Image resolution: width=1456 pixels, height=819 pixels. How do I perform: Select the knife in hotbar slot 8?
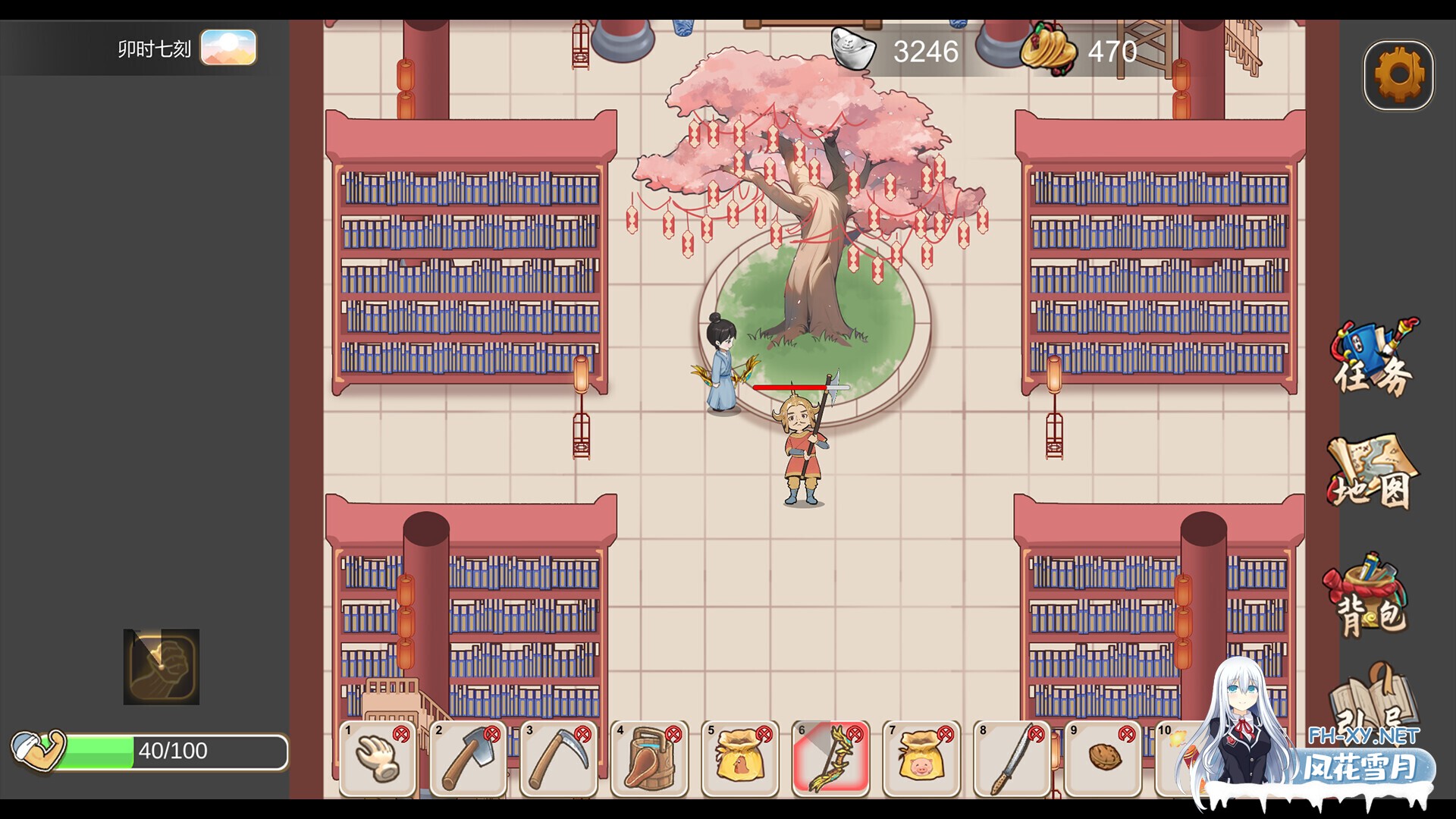coord(1013,762)
